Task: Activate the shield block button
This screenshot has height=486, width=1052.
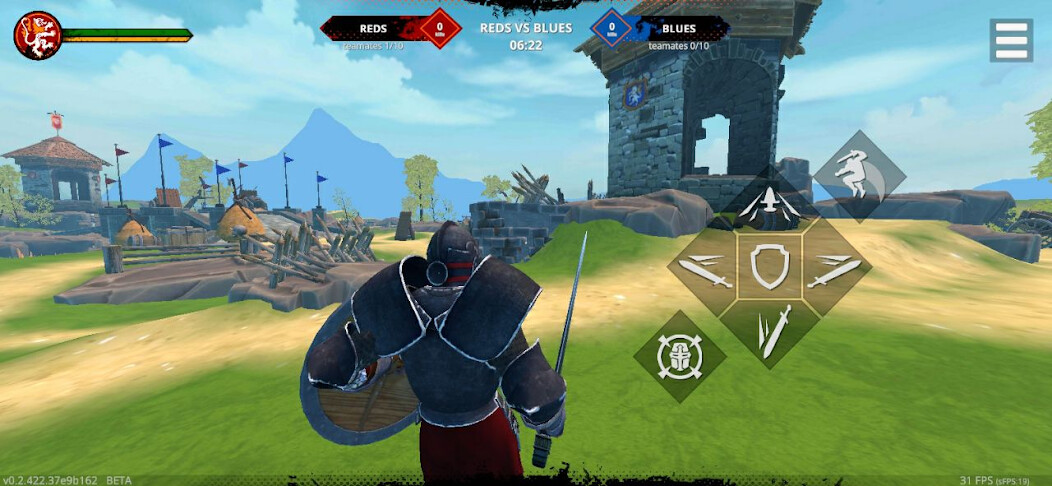Action: [x=770, y=266]
